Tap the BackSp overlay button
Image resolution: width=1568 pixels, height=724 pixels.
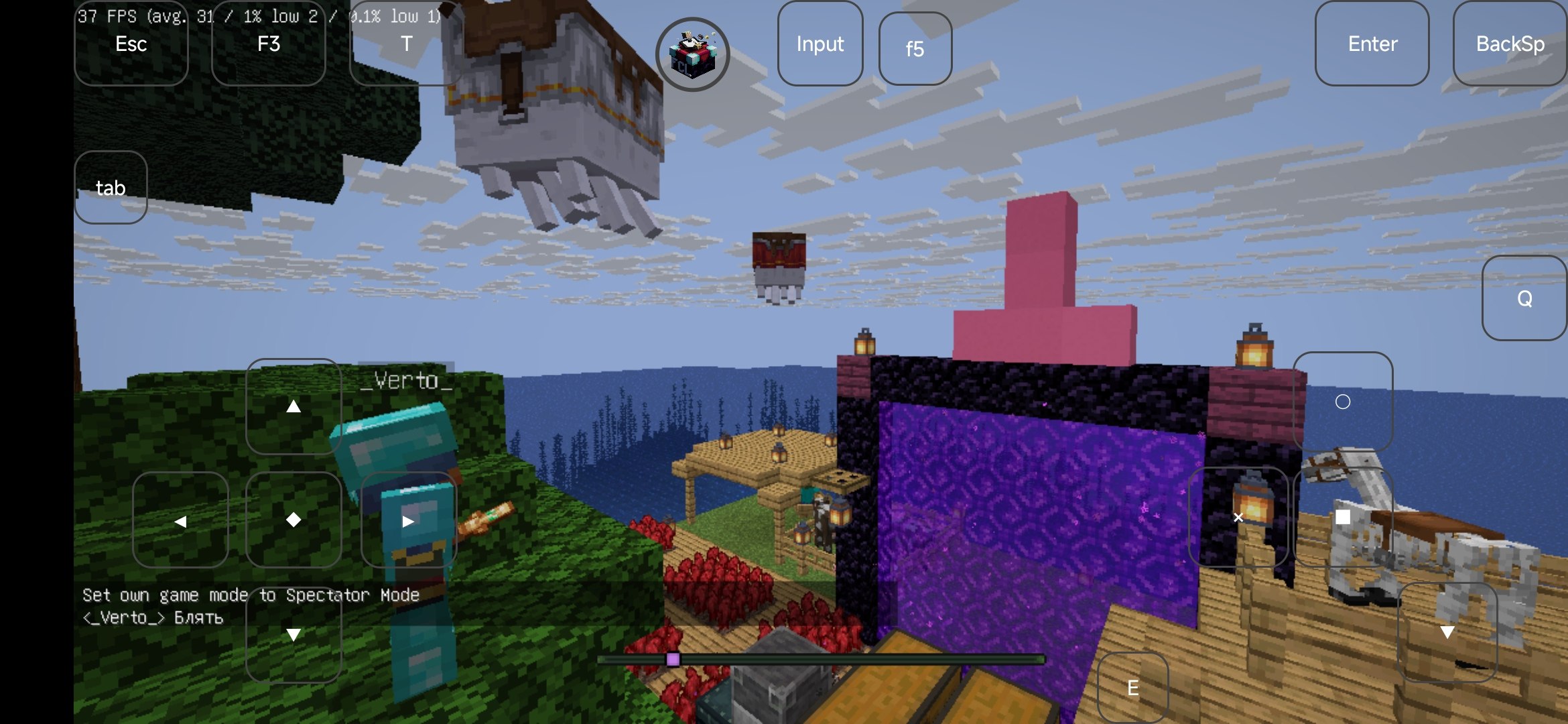[1510, 44]
